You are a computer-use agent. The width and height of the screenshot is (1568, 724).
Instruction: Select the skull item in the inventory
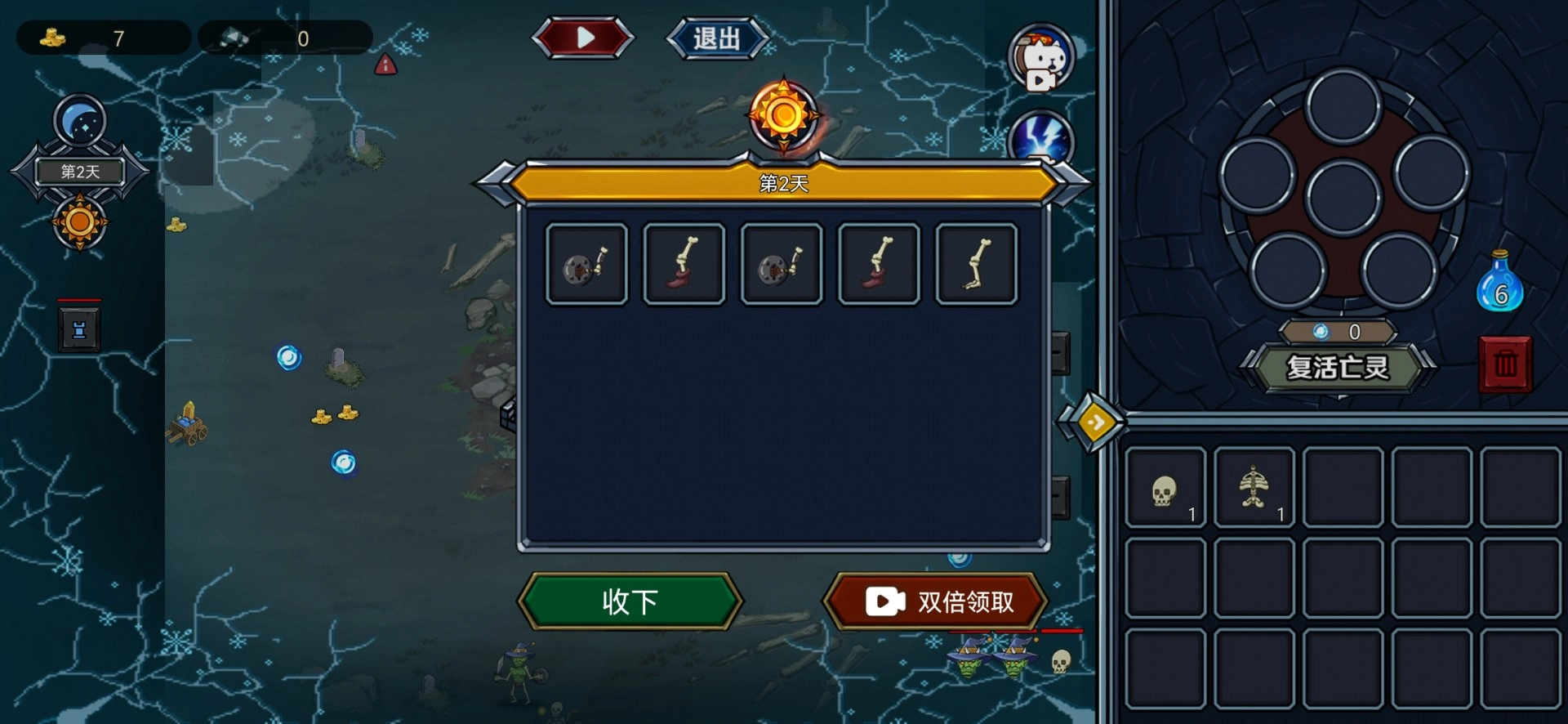click(x=1166, y=488)
